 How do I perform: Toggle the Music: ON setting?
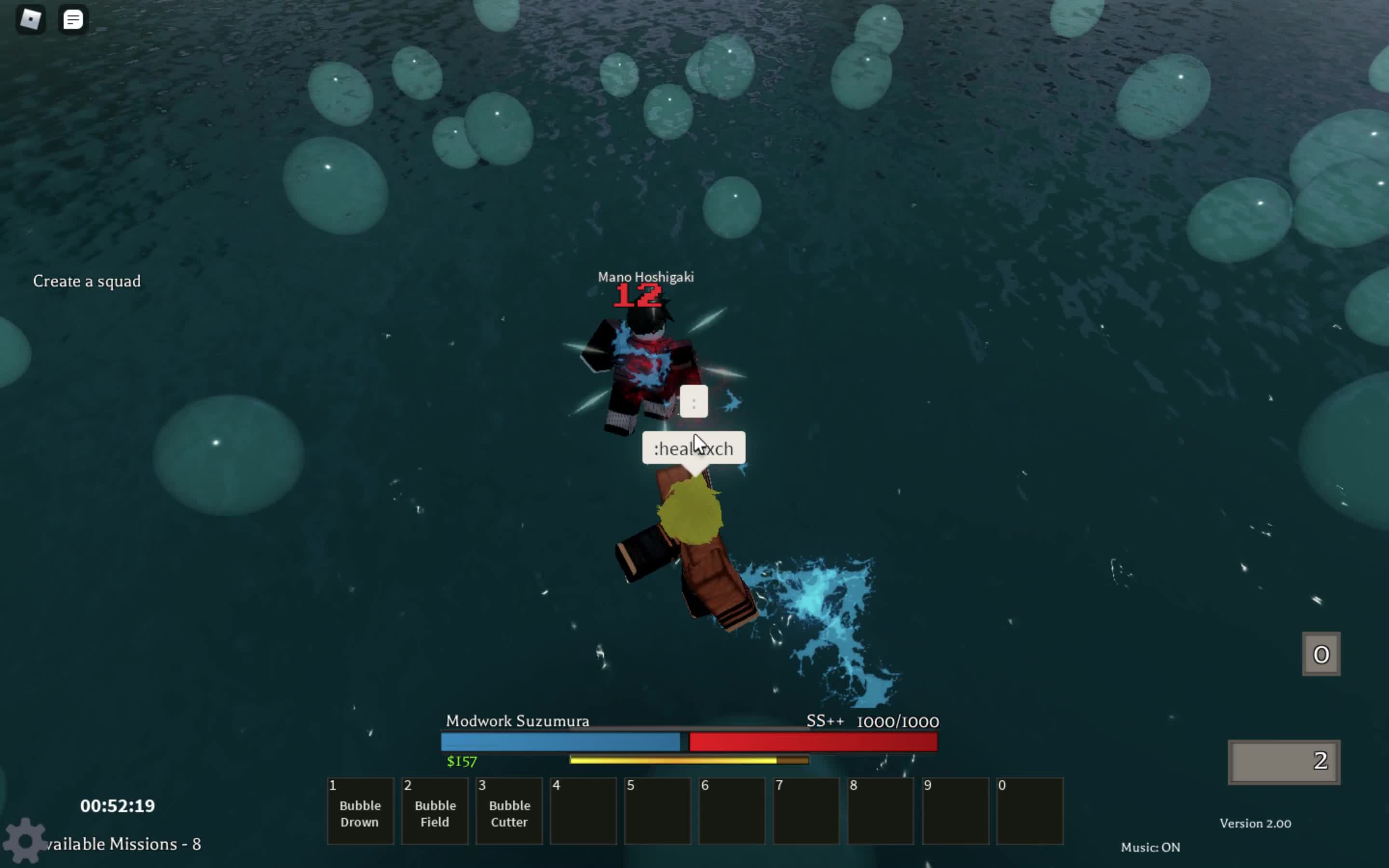(x=1150, y=847)
